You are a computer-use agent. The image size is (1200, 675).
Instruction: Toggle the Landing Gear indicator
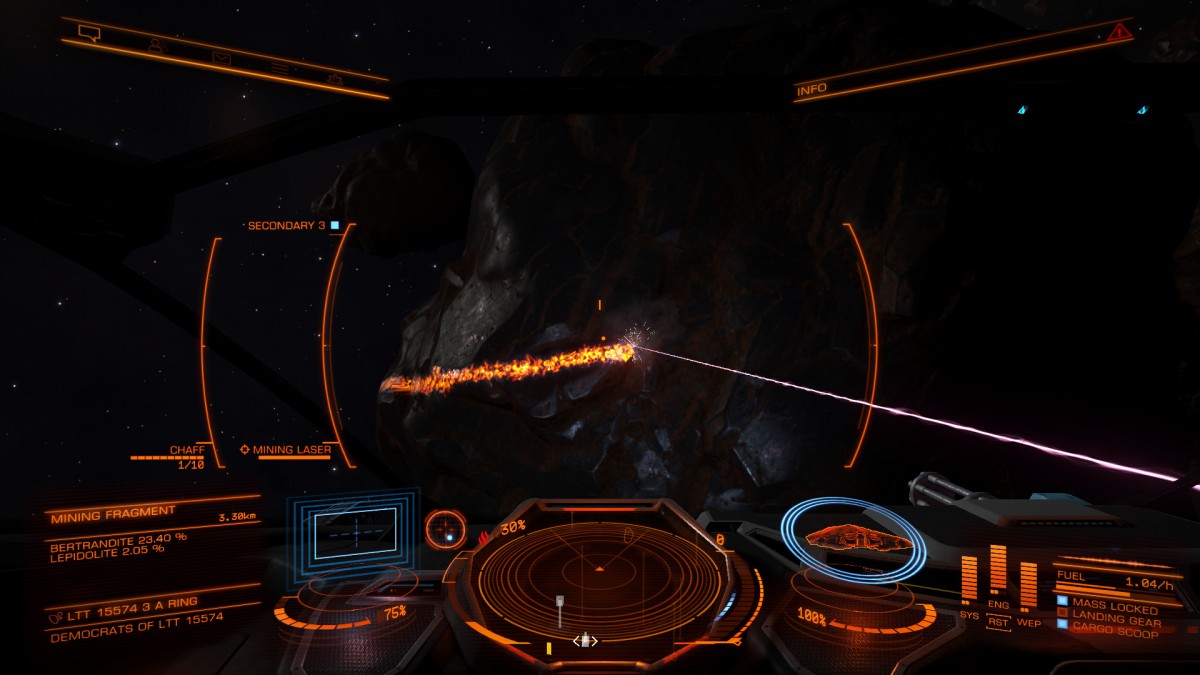click(1113, 621)
